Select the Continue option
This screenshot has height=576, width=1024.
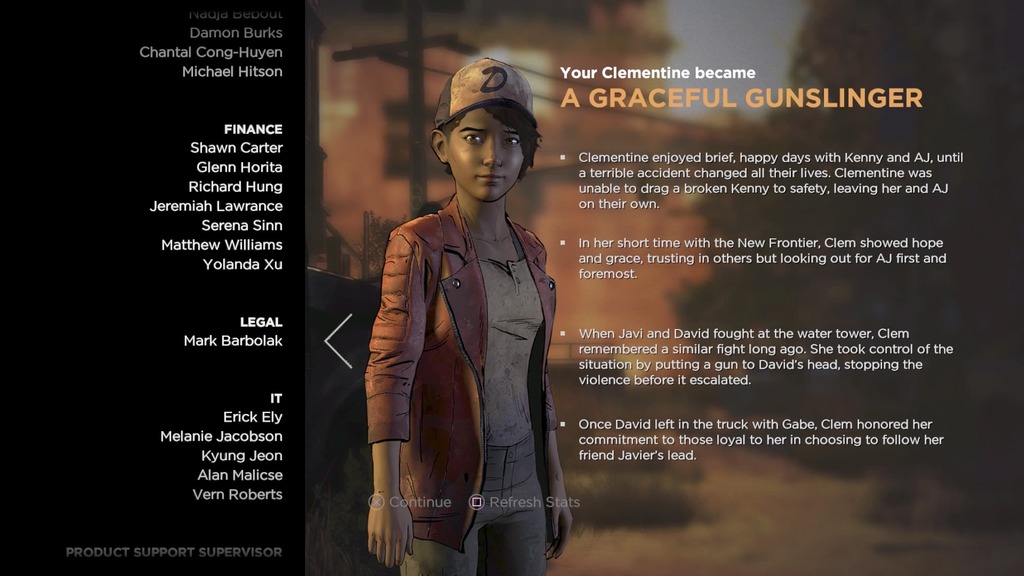[x=410, y=502]
